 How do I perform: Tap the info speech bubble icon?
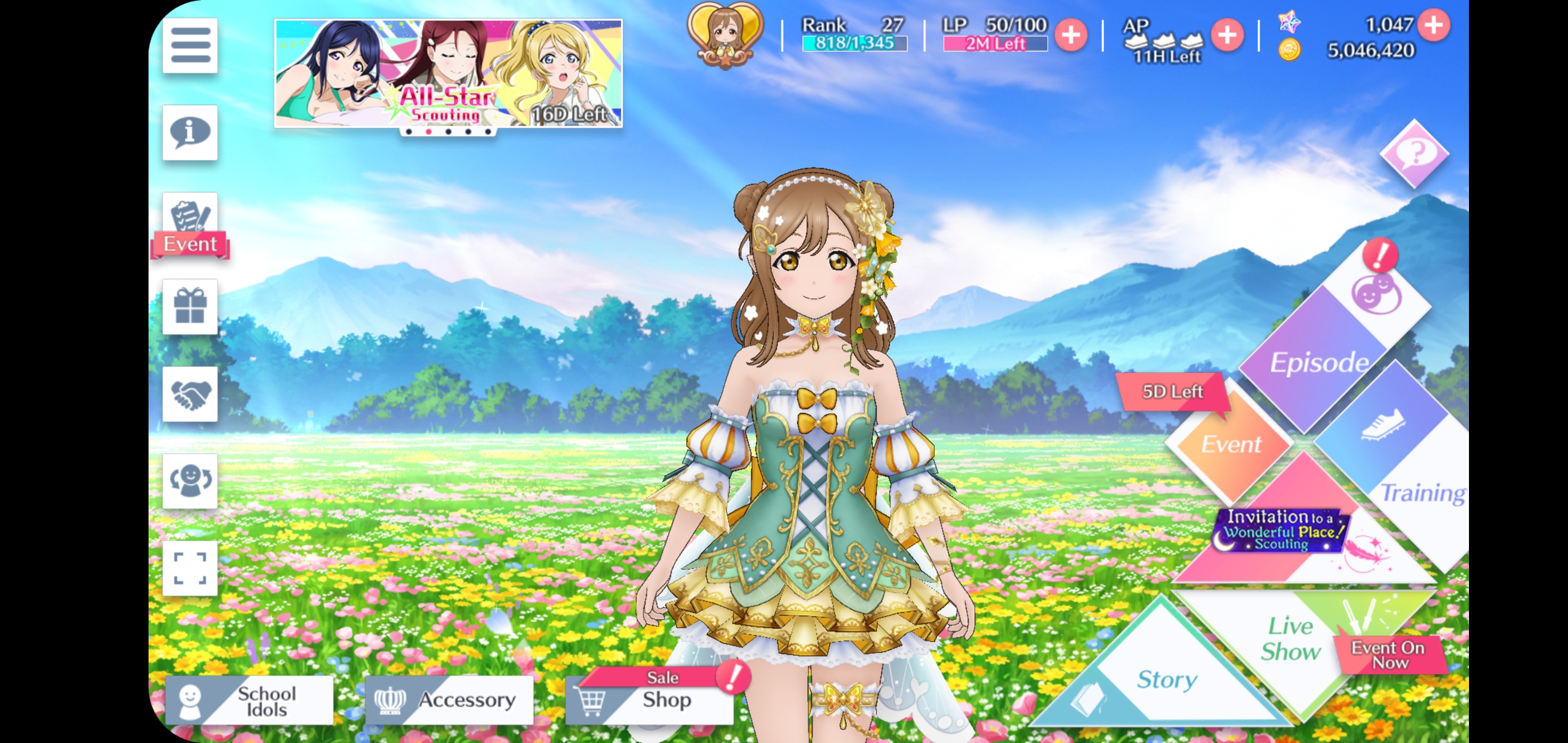point(190,133)
